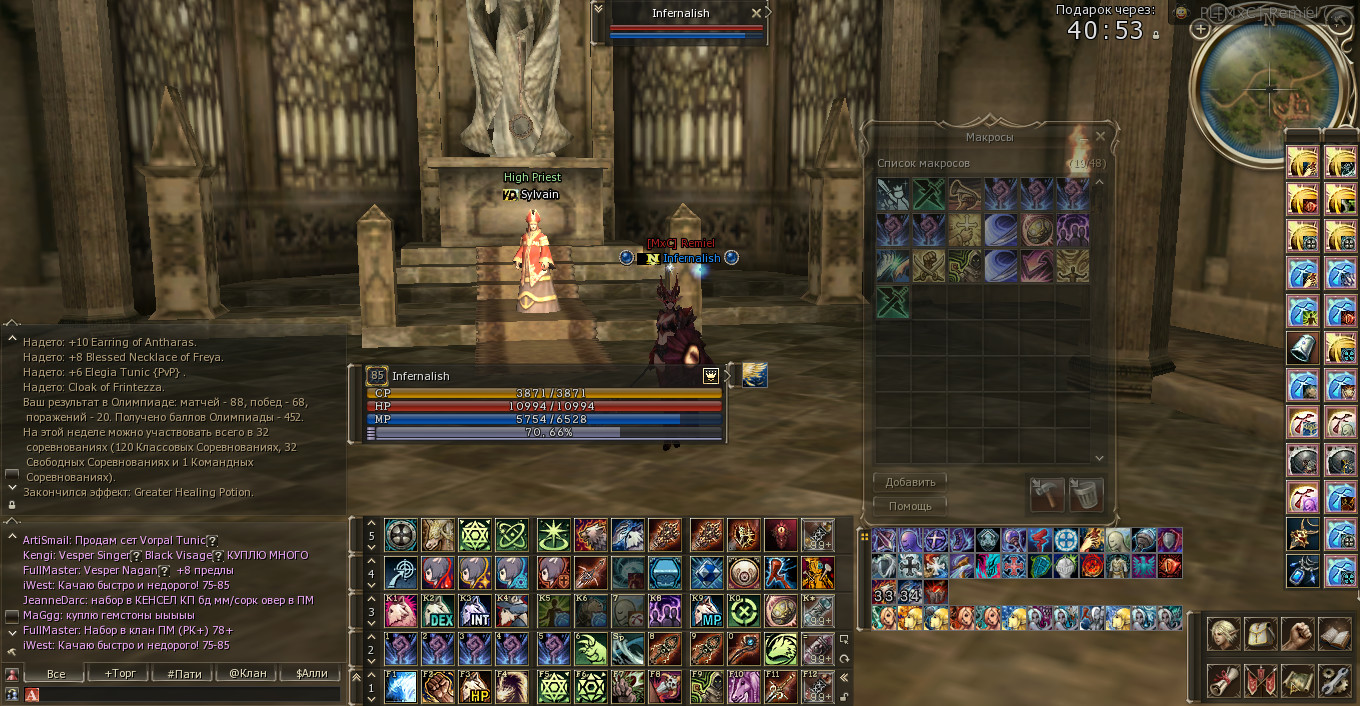
Task: Close the Макросы window
Action: (x=1100, y=136)
